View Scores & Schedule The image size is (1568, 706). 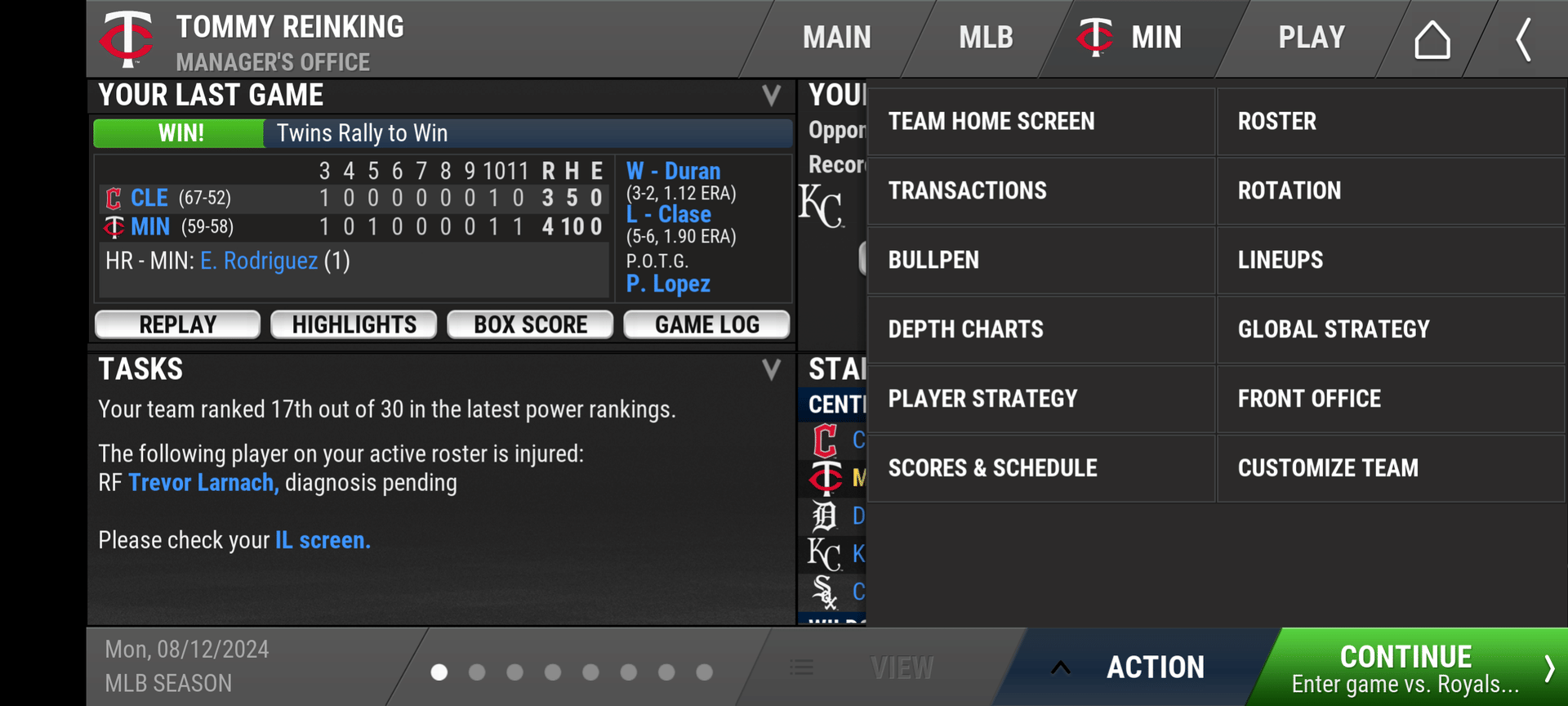coord(1040,468)
